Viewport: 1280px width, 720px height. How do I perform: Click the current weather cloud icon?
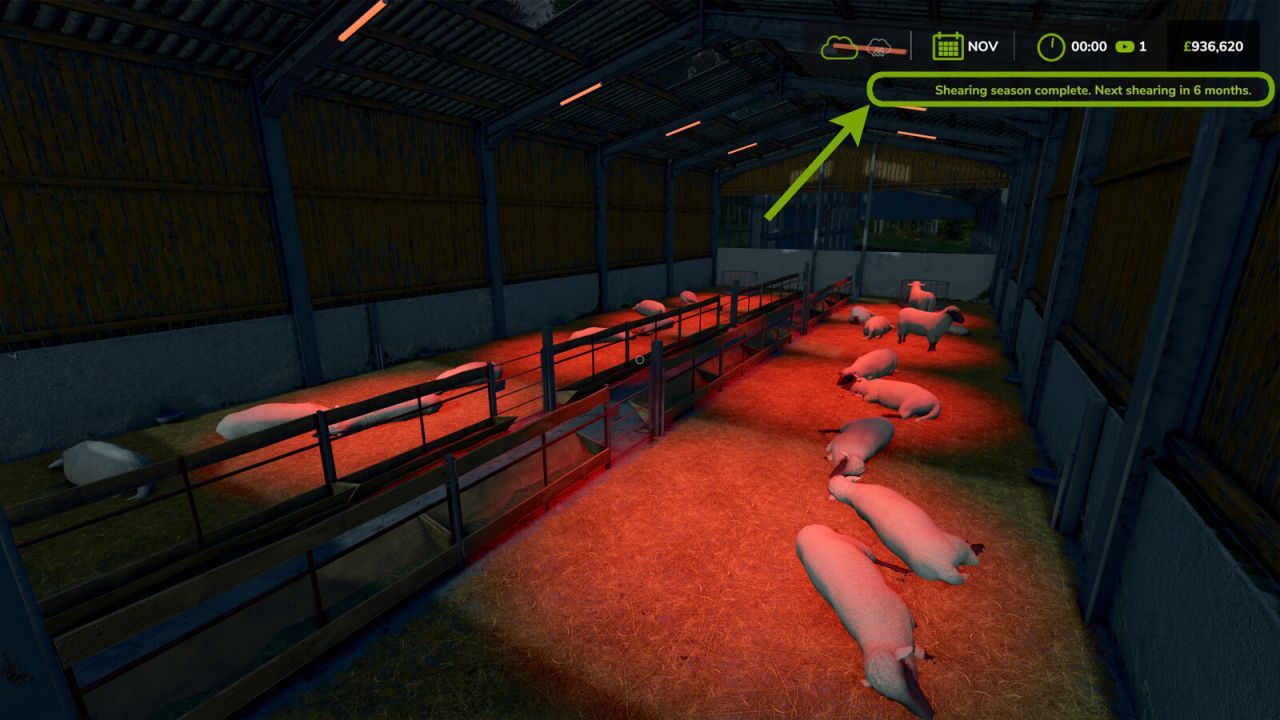(840, 45)
